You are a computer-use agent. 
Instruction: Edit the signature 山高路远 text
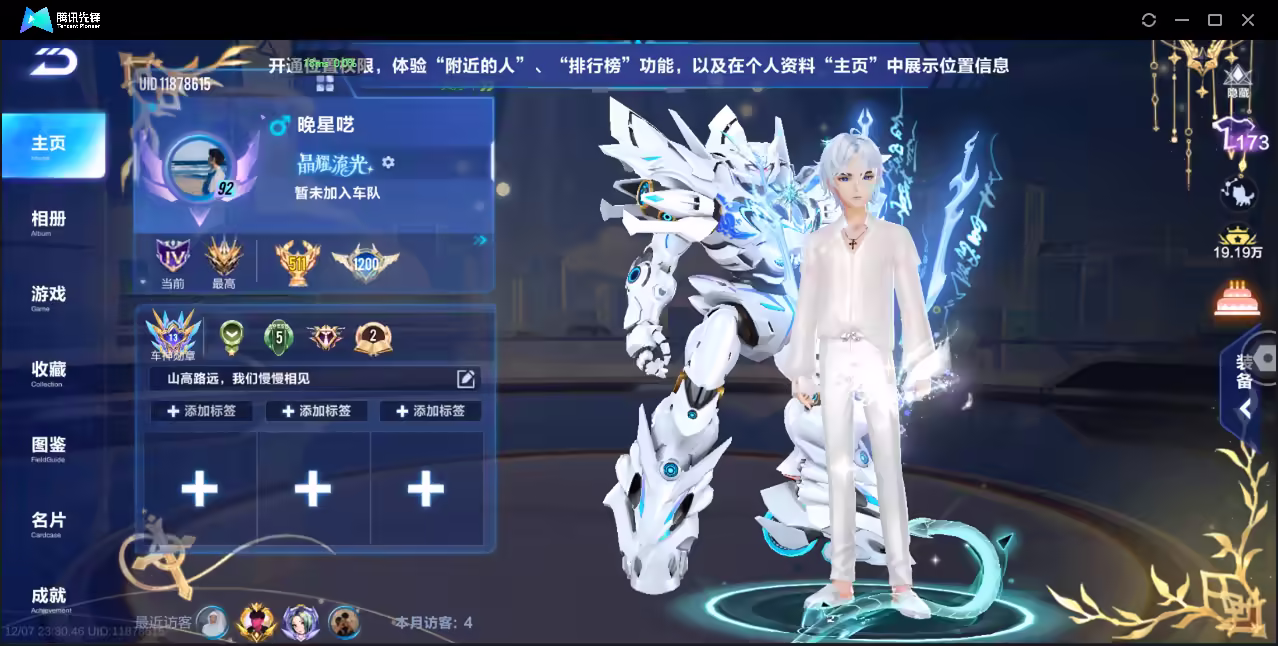point(466,378)
